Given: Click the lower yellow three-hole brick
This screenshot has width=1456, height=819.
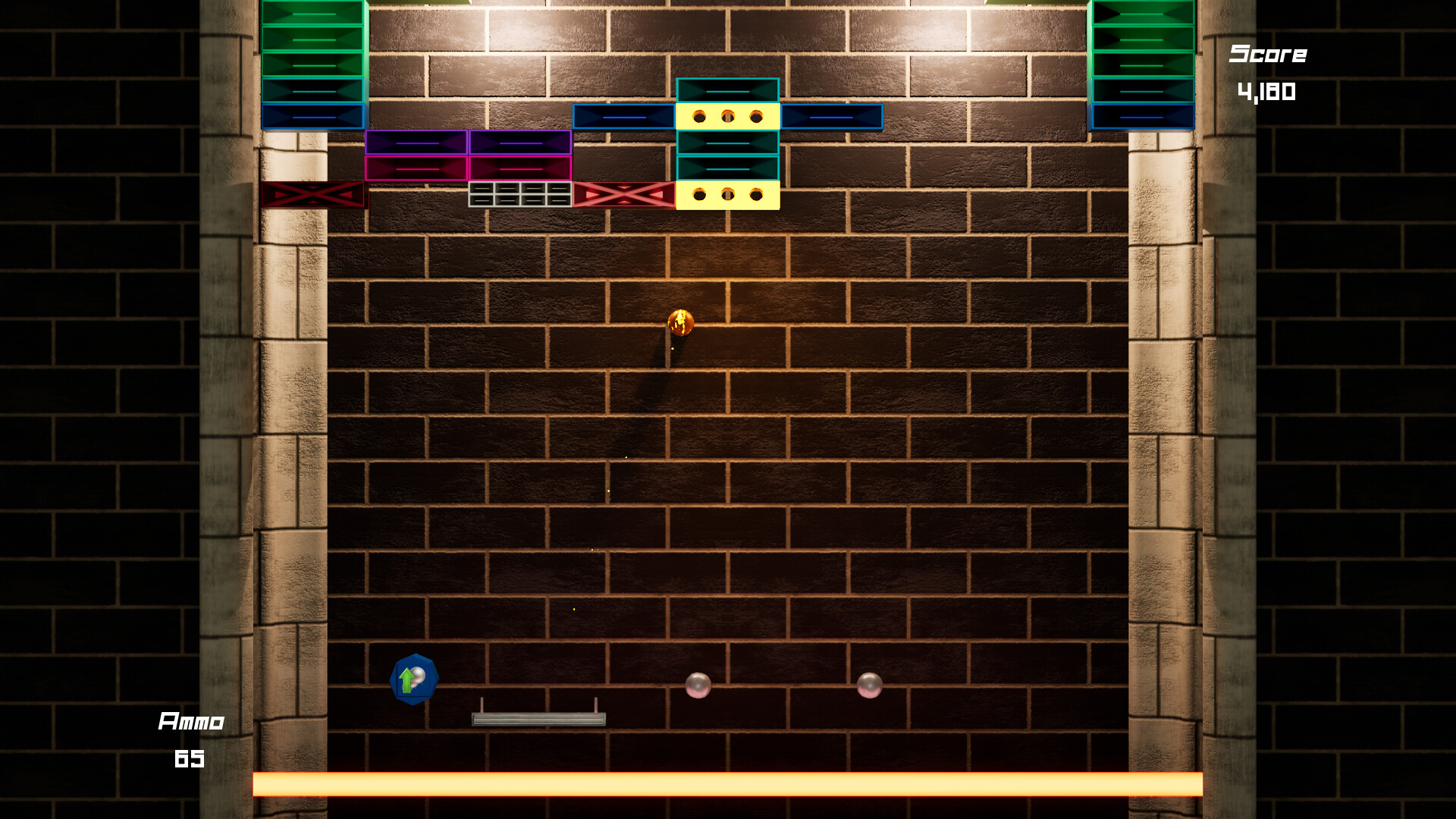Looking at the screenshot, I should point(727,196).
